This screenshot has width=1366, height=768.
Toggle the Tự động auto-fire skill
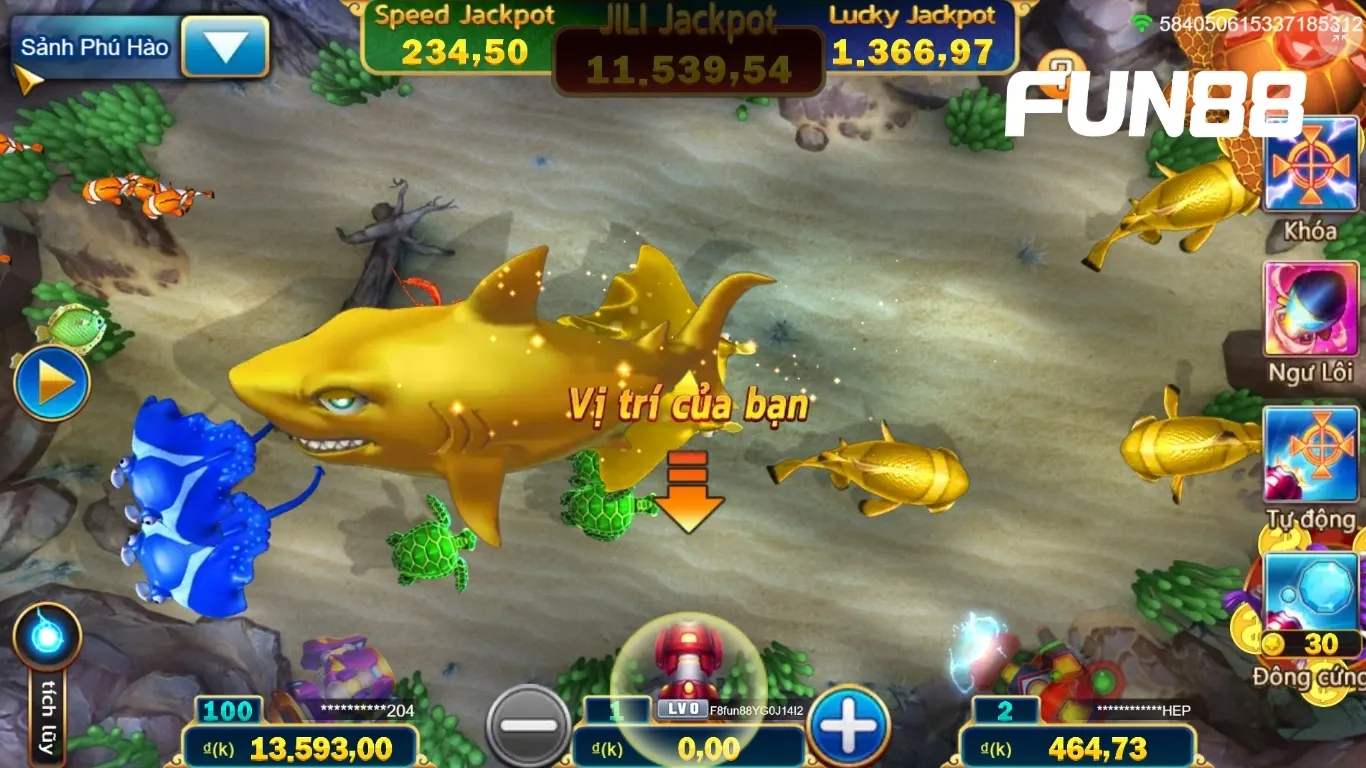pos(1310,455)
